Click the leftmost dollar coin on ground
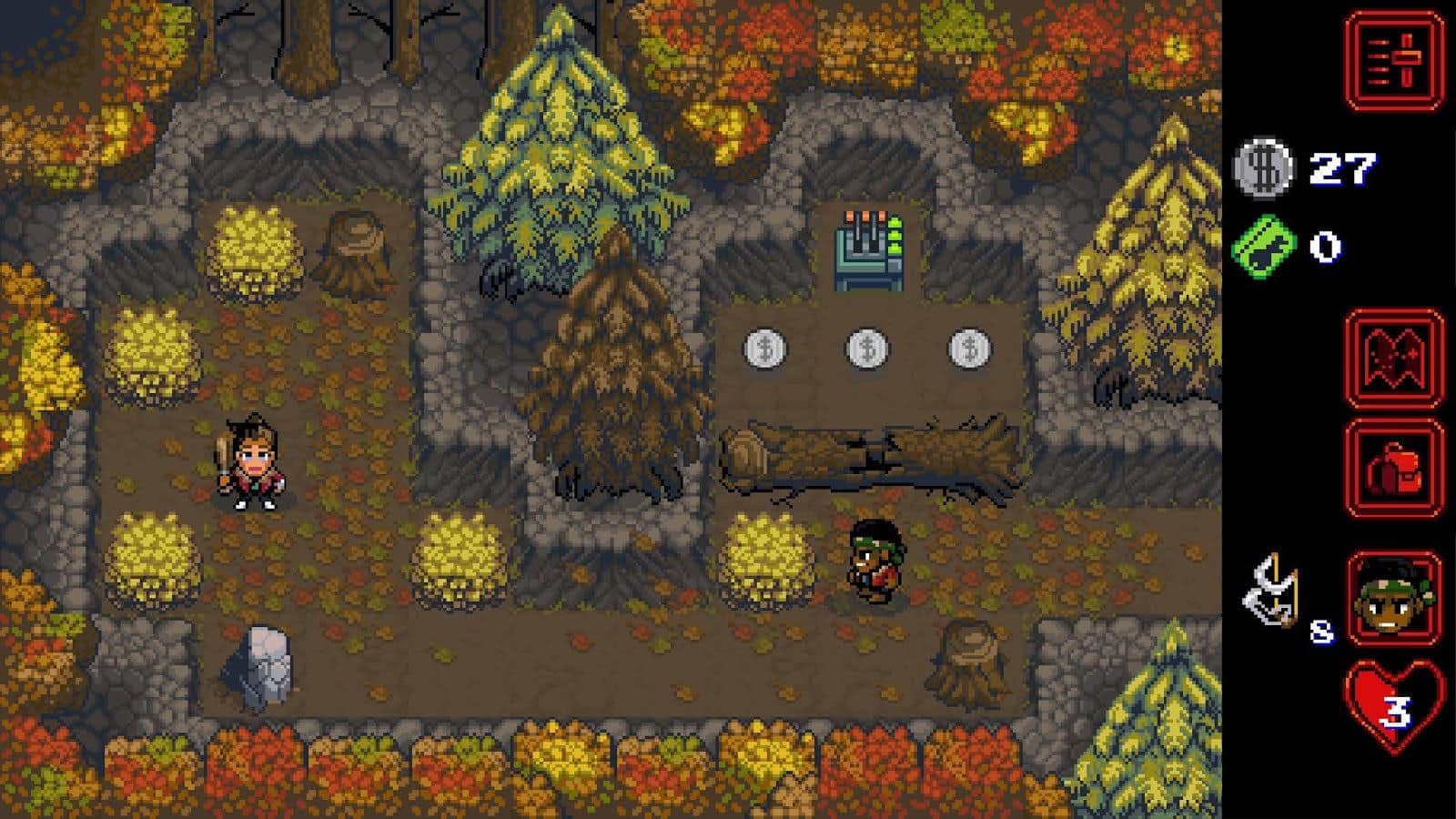Image resolution: width=1456 pixels, height=819 pixels. (x=764, y=349)
